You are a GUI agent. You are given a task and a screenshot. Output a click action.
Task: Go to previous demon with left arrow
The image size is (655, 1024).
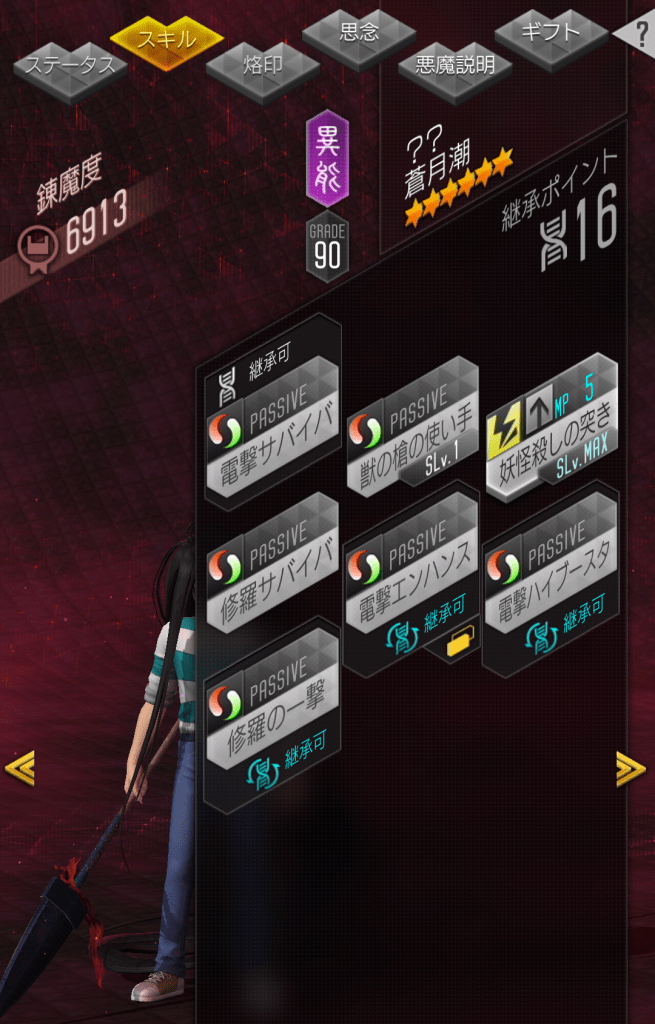19,768
